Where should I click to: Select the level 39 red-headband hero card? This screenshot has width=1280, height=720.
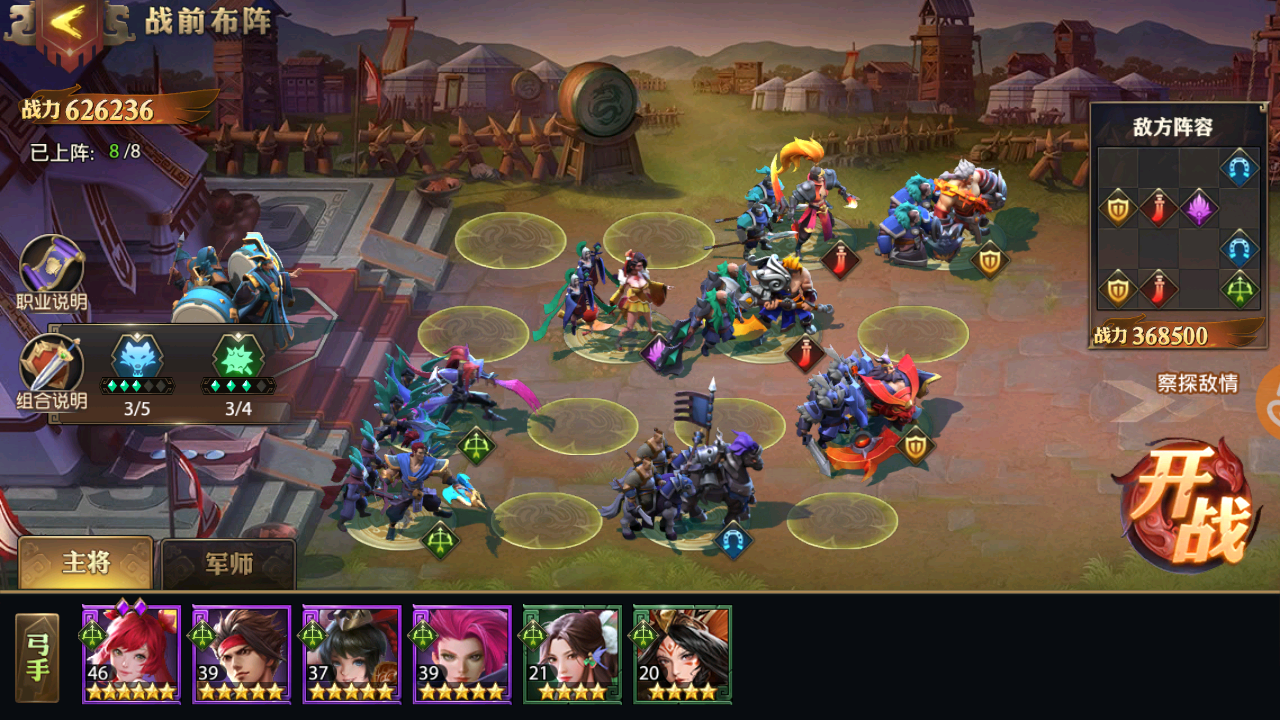click(x=241, y=653)
